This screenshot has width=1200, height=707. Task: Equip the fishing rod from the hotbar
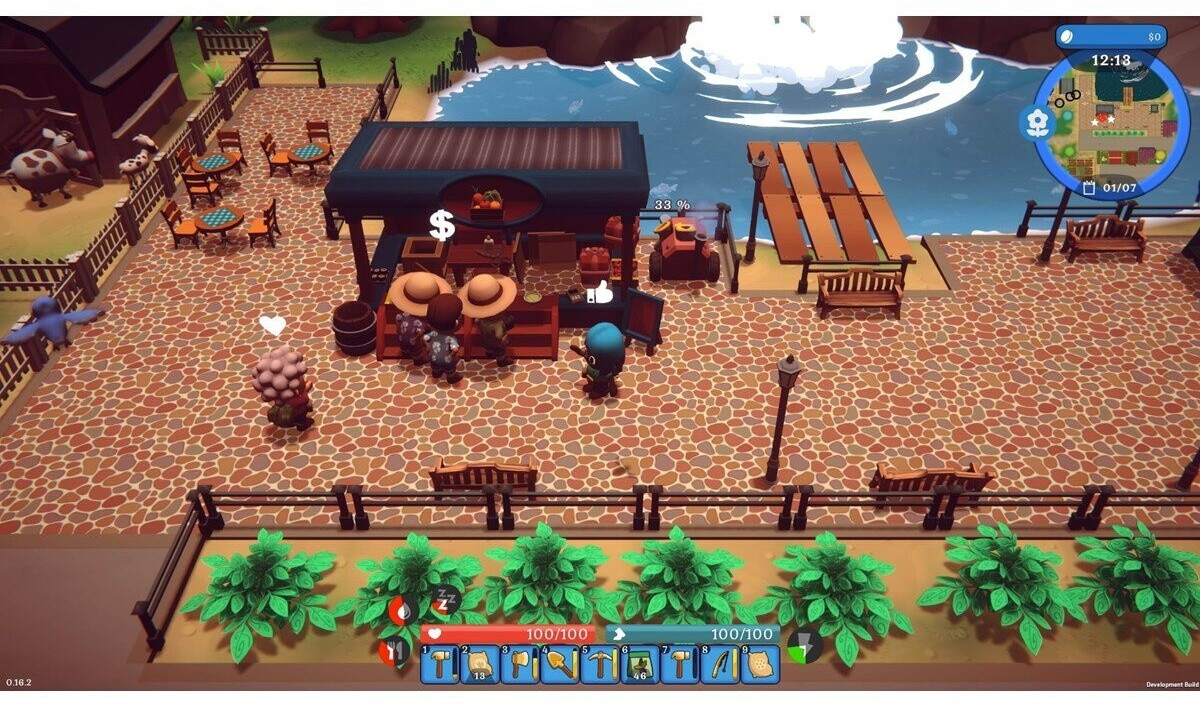click(x=720, y=664)
